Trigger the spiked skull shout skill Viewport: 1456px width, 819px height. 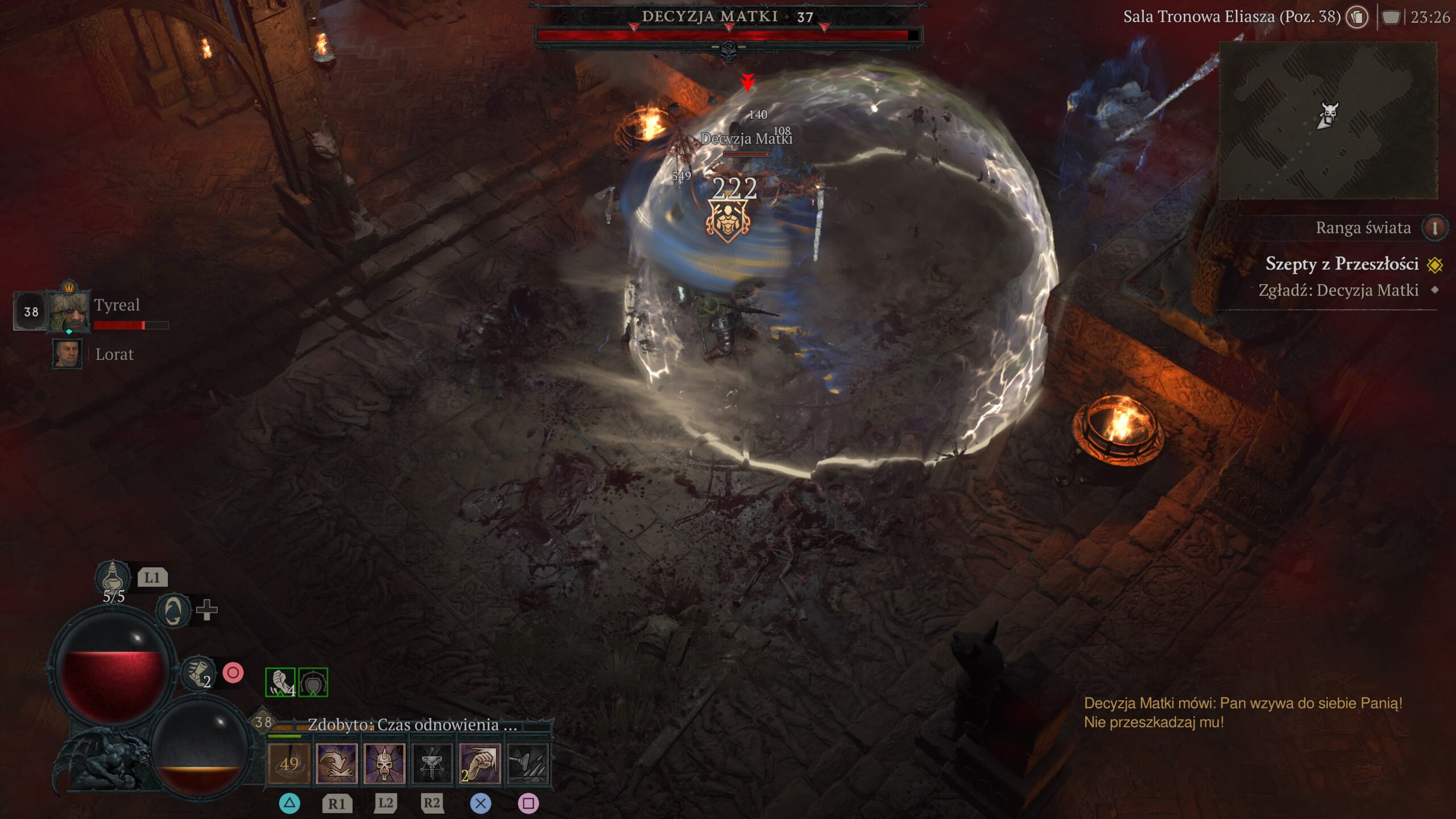click(384, 763)
